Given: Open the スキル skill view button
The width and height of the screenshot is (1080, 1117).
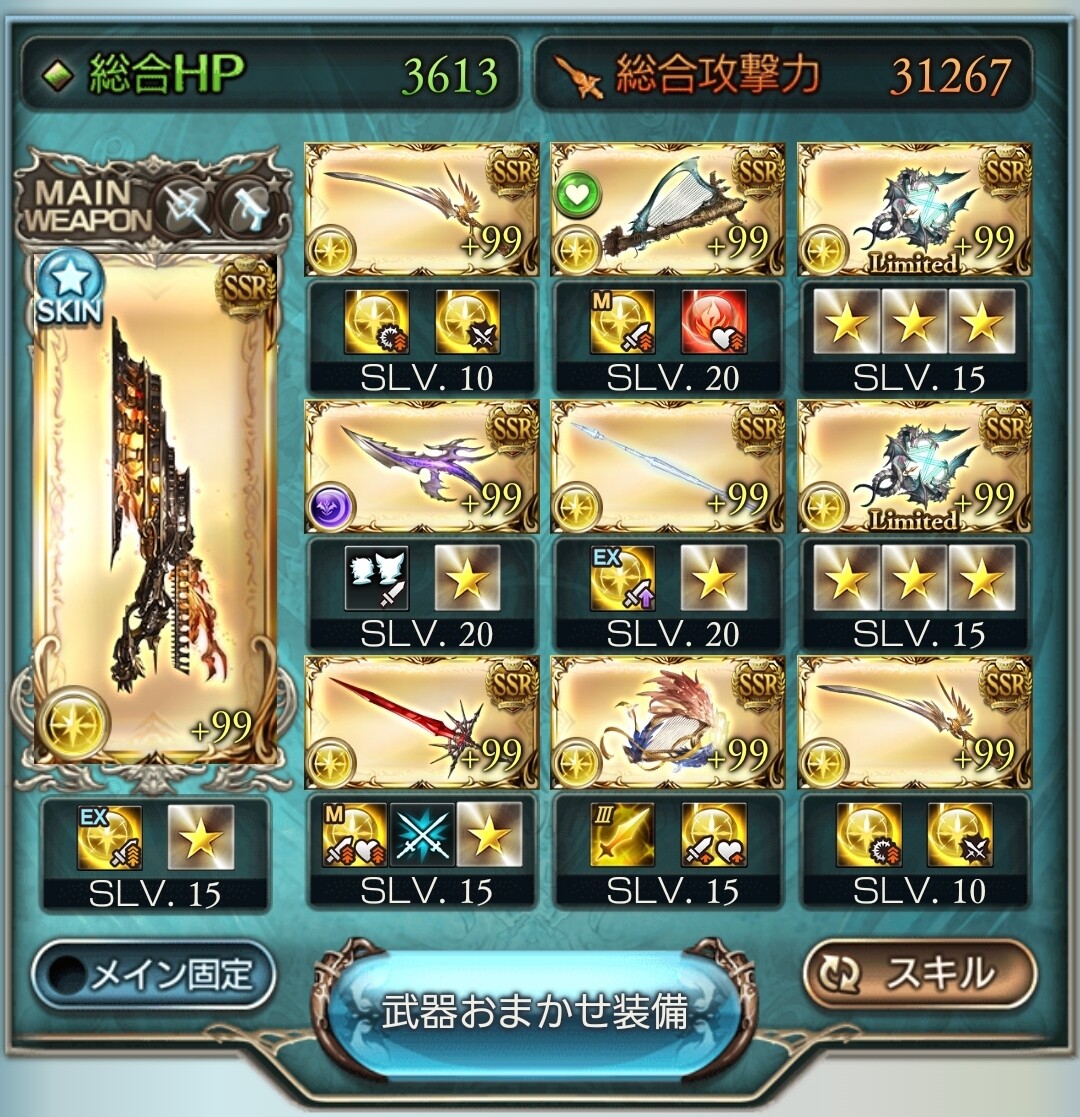Looking at the screenshot, I should (918, 973).
